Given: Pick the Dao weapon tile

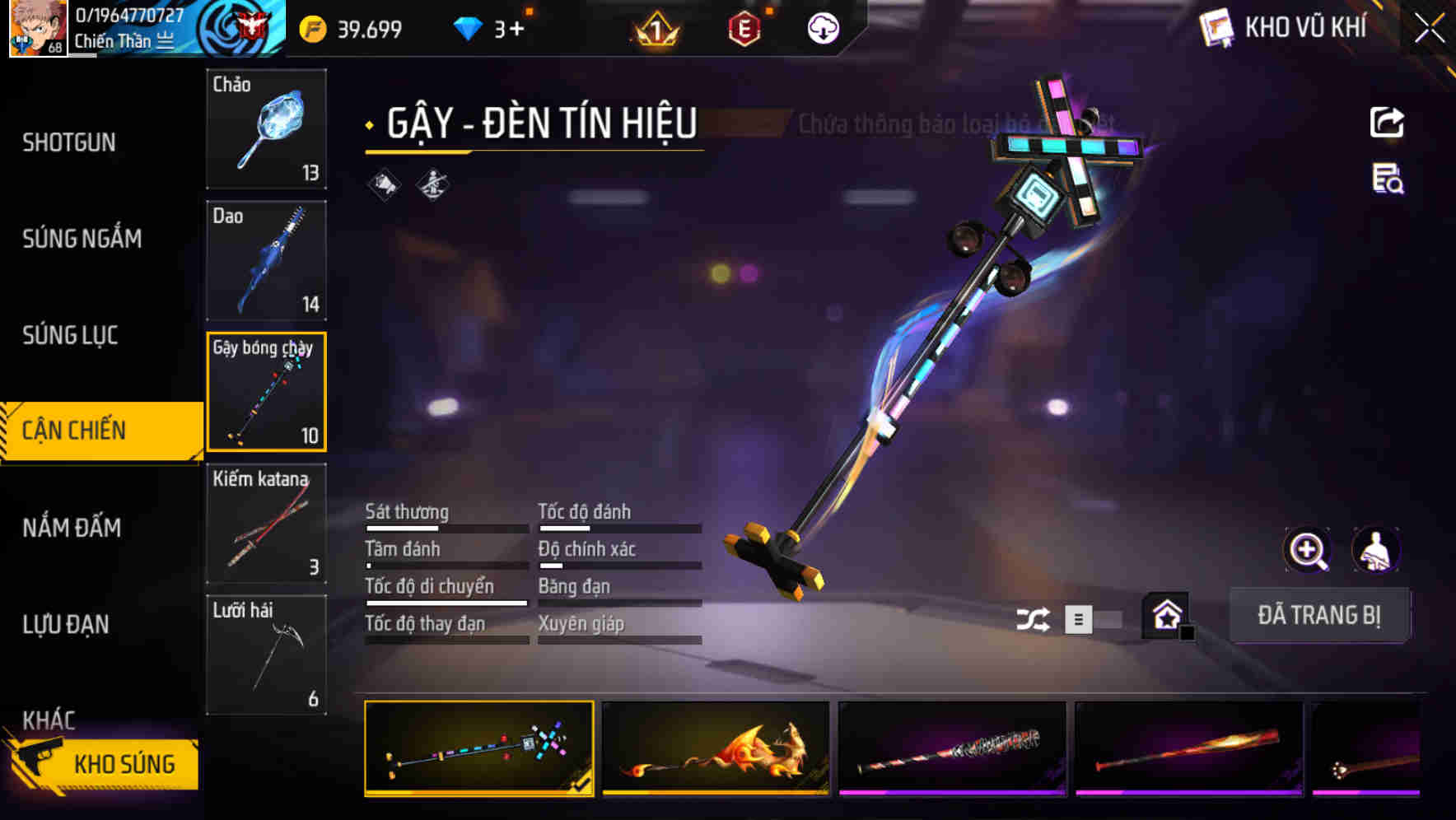Looking at the screenshot, I should (x=266, y=260).
